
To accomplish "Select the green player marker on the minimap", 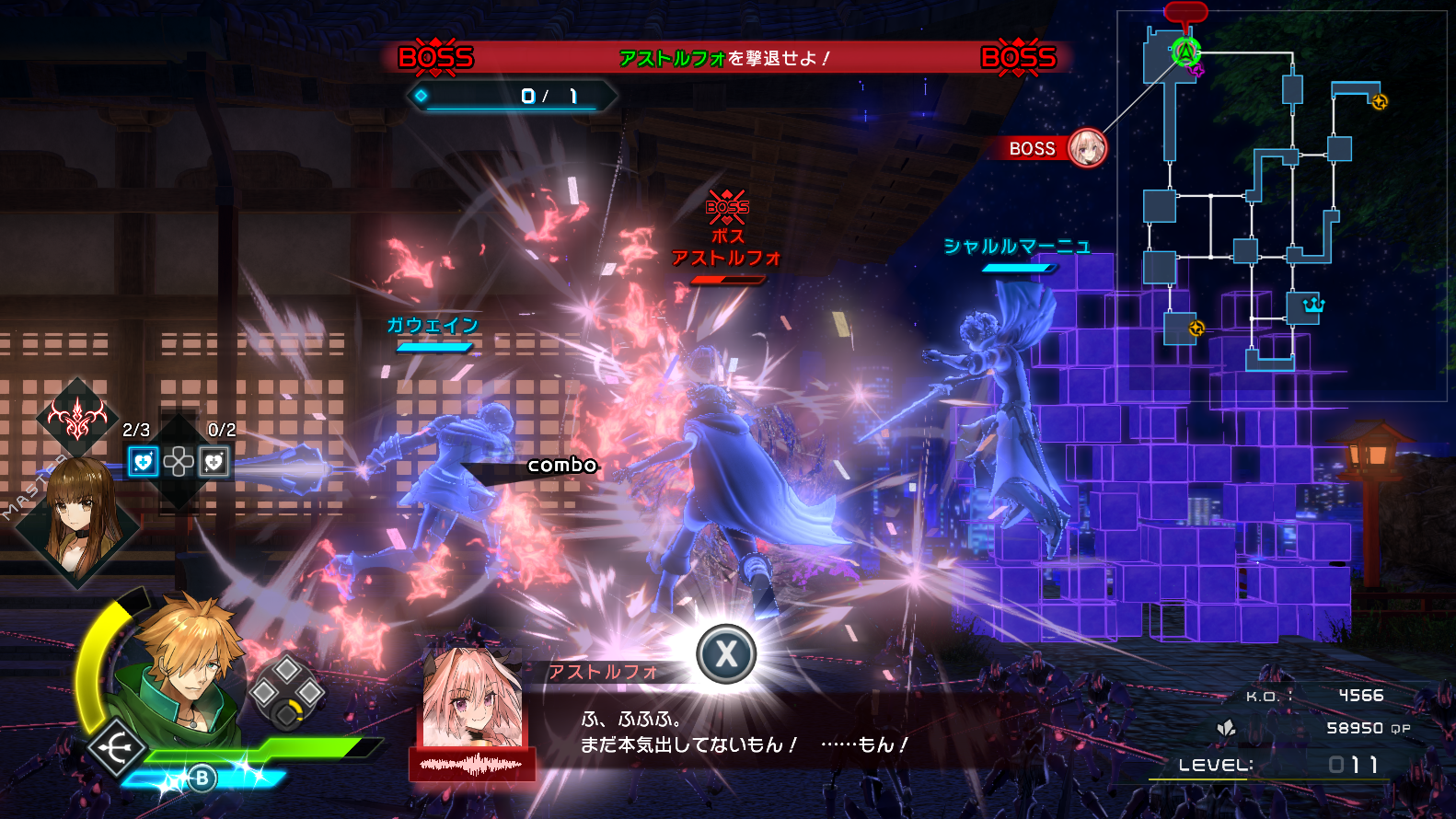I will [1185, 52].
